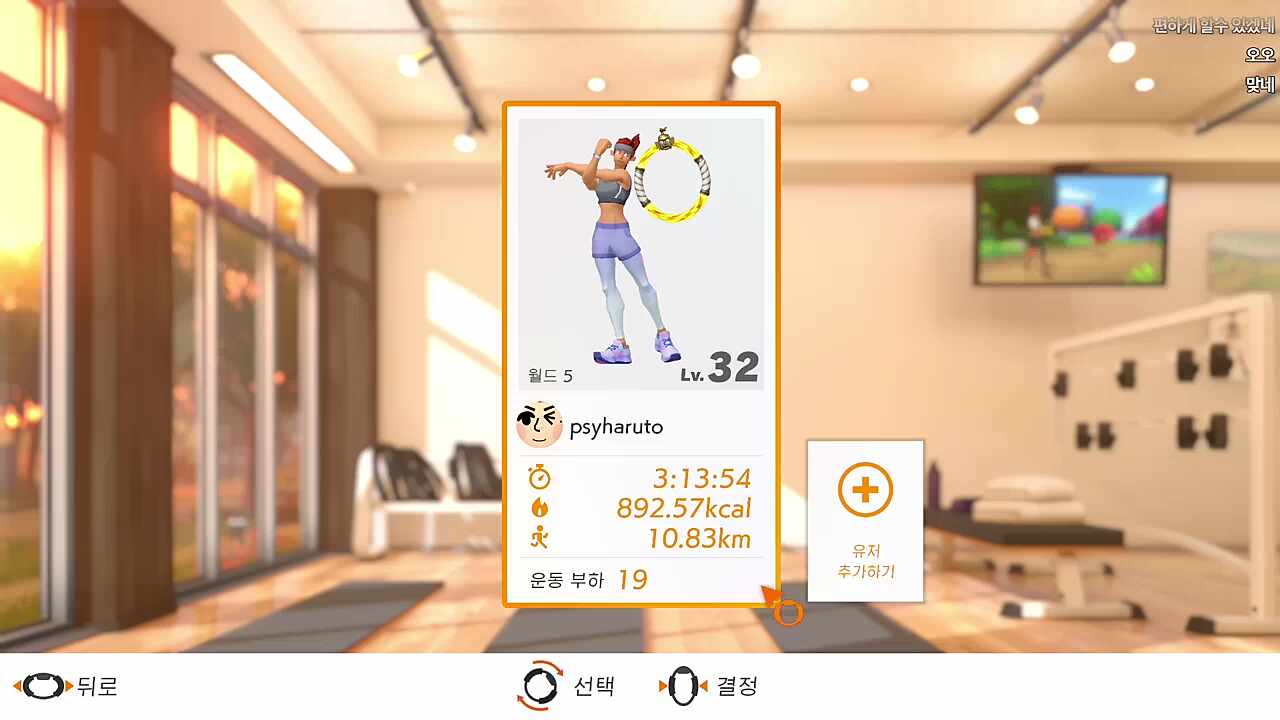Add a new user with 유저 추가하기
This screenshot has height=720, width=1280.
[x=865, y=520]
